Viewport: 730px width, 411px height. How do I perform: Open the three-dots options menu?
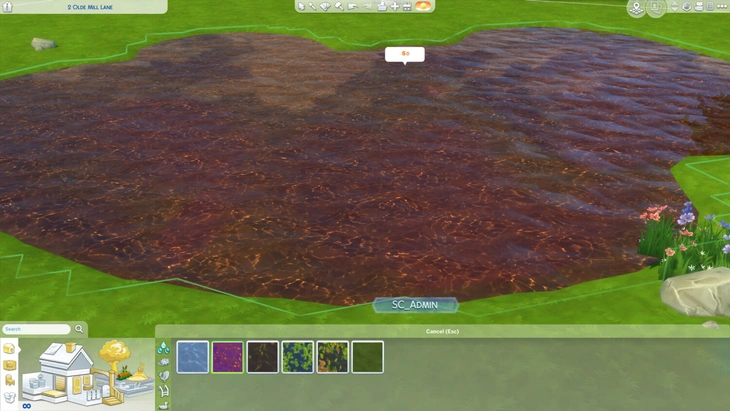[722, 7]
